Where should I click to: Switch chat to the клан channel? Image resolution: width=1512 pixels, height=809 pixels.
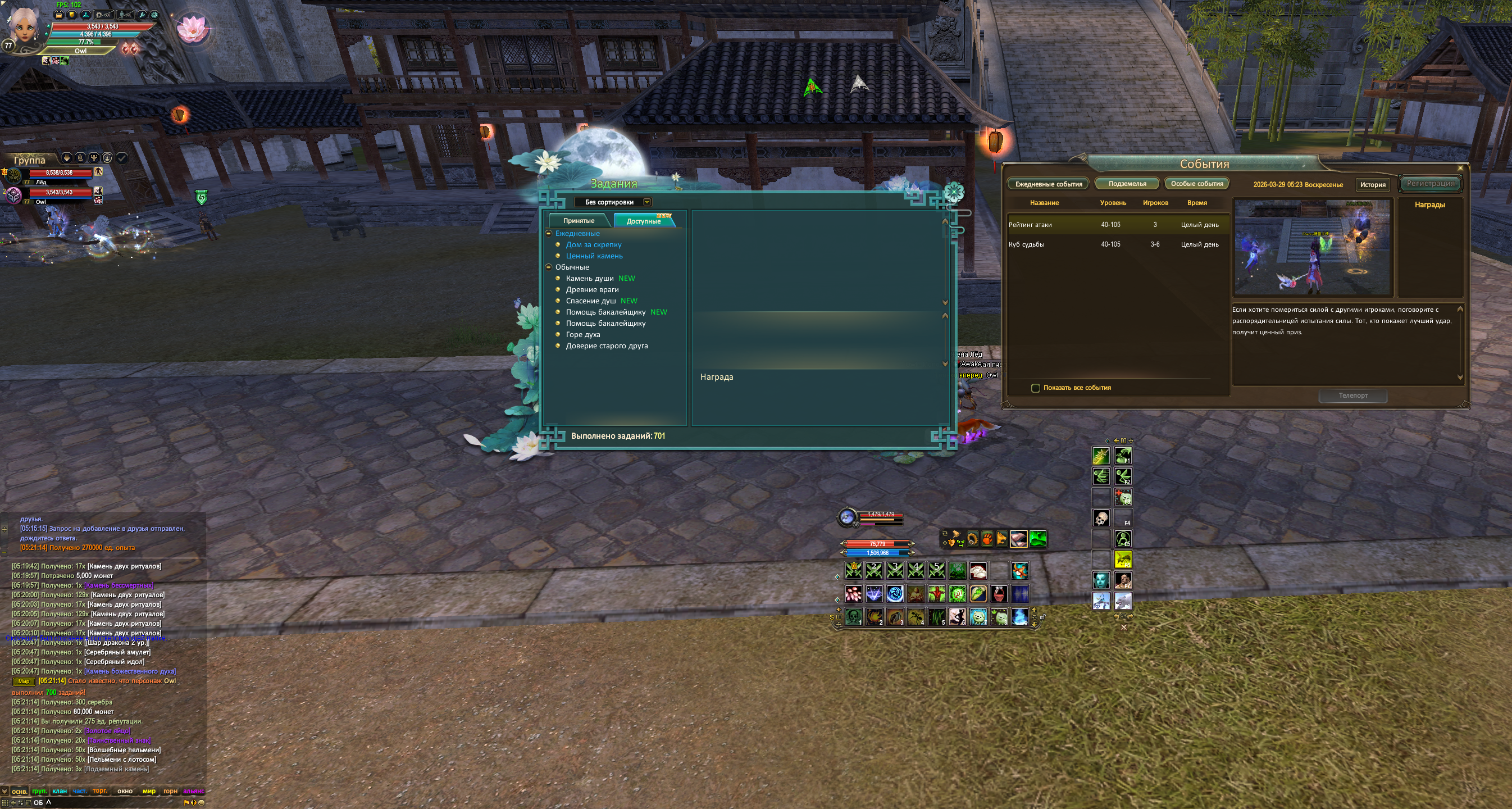(x=60, y=791)
